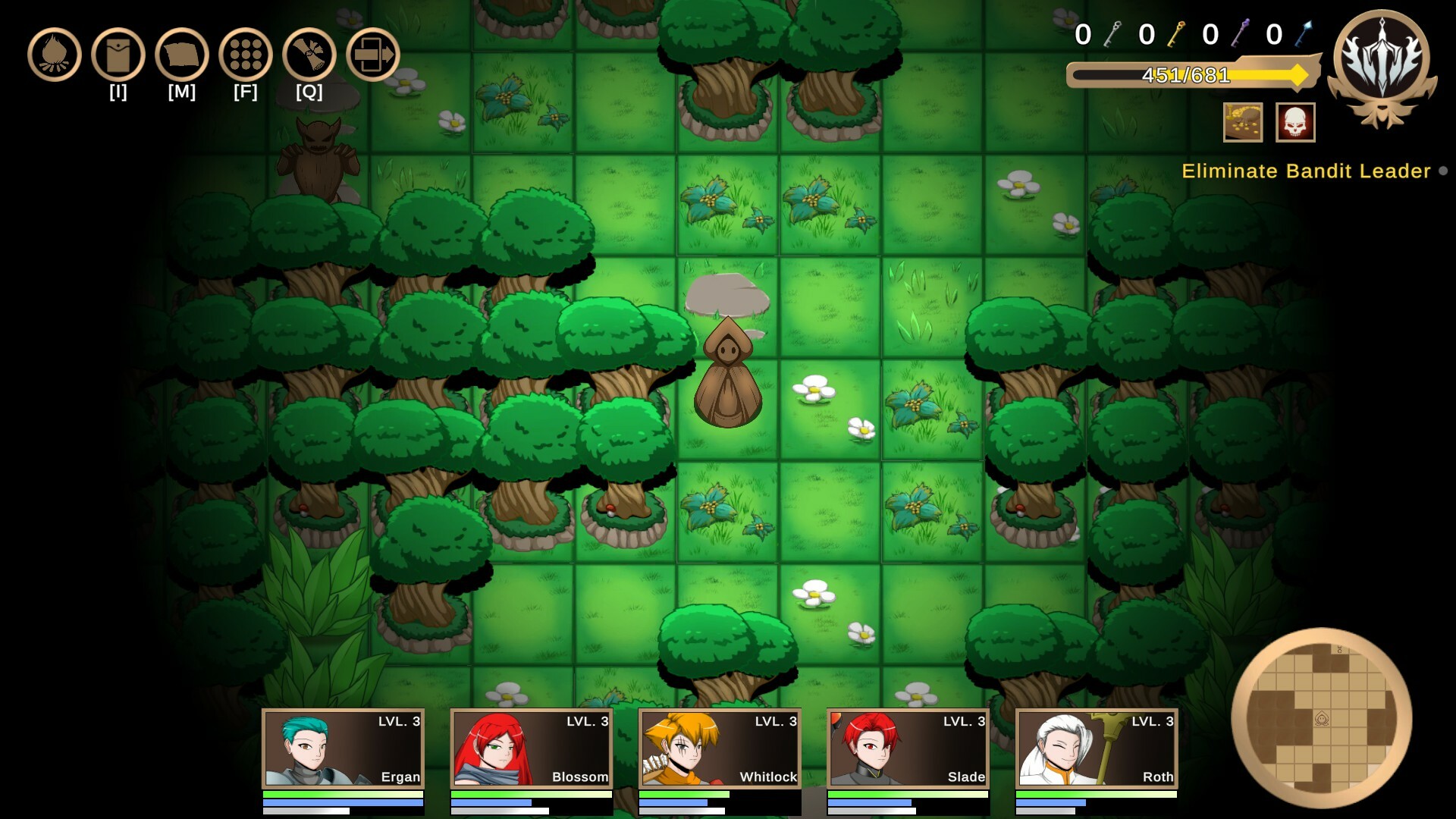Toggle the loot indicator panel
The height and width of the screenshot is (819, 1456).
click(1242, 123)
